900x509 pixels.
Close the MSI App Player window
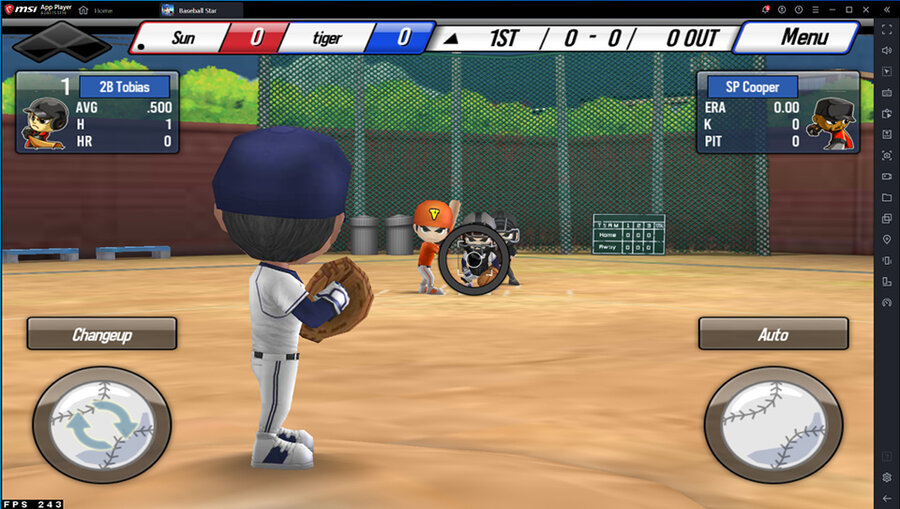click(x=867, y=9)
